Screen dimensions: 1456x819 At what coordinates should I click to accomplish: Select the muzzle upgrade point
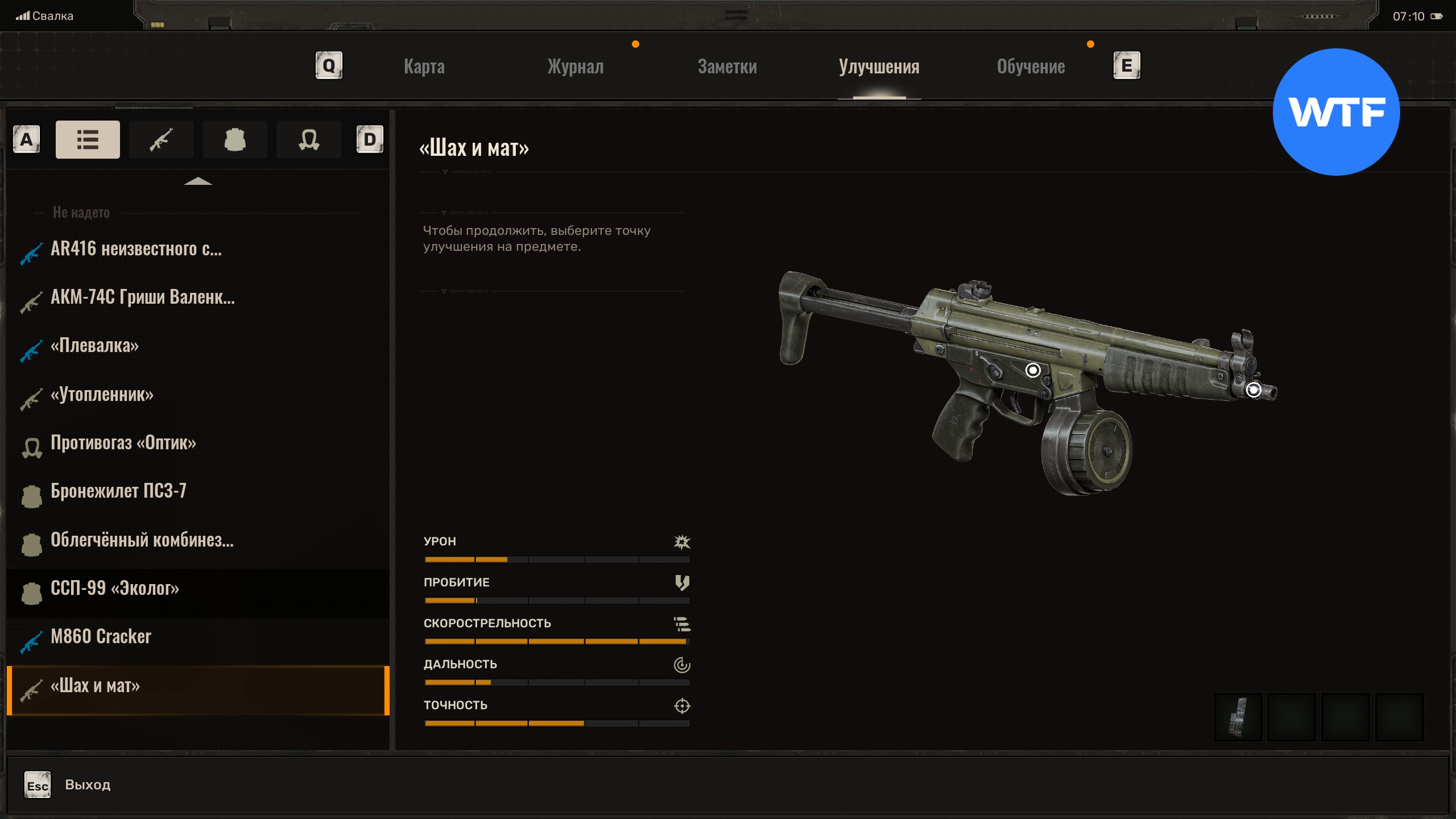[1254, 390]
